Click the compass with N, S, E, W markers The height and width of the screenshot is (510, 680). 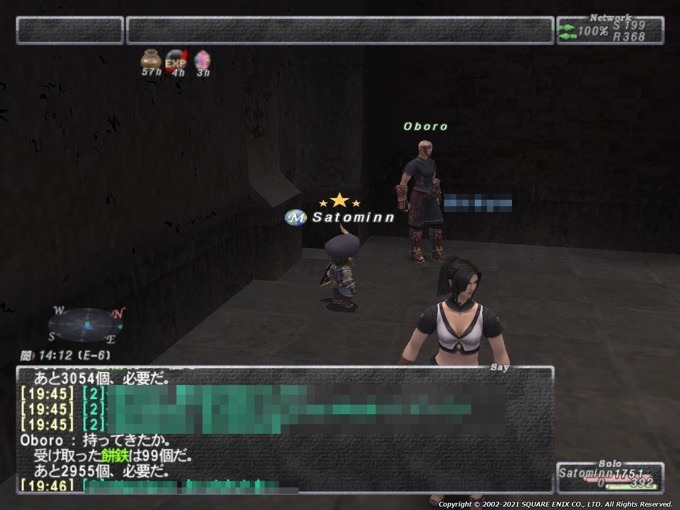86,324
